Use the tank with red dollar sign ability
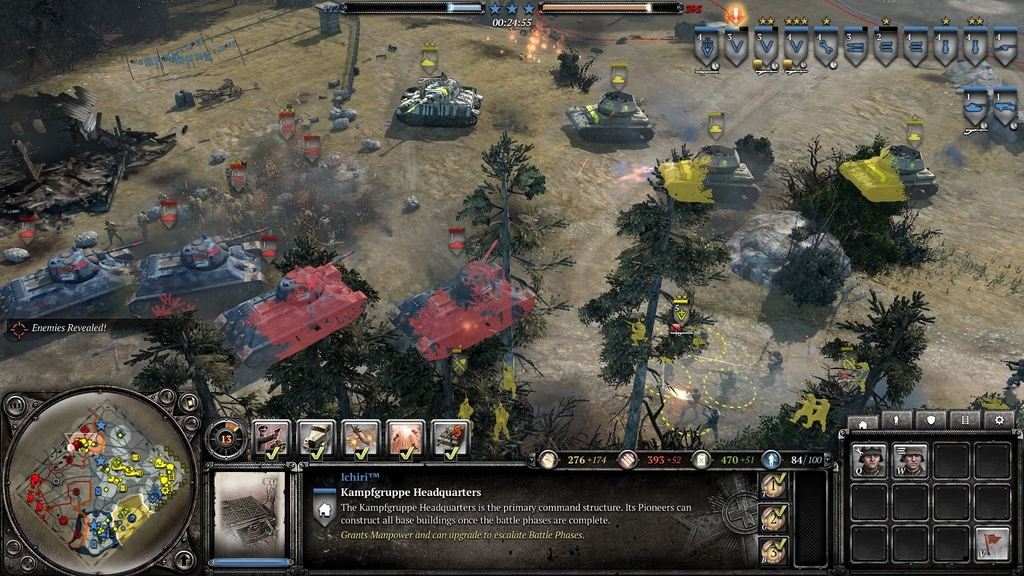The height and width of the screenshot is (576, 1024). click(x=450, y=438)
